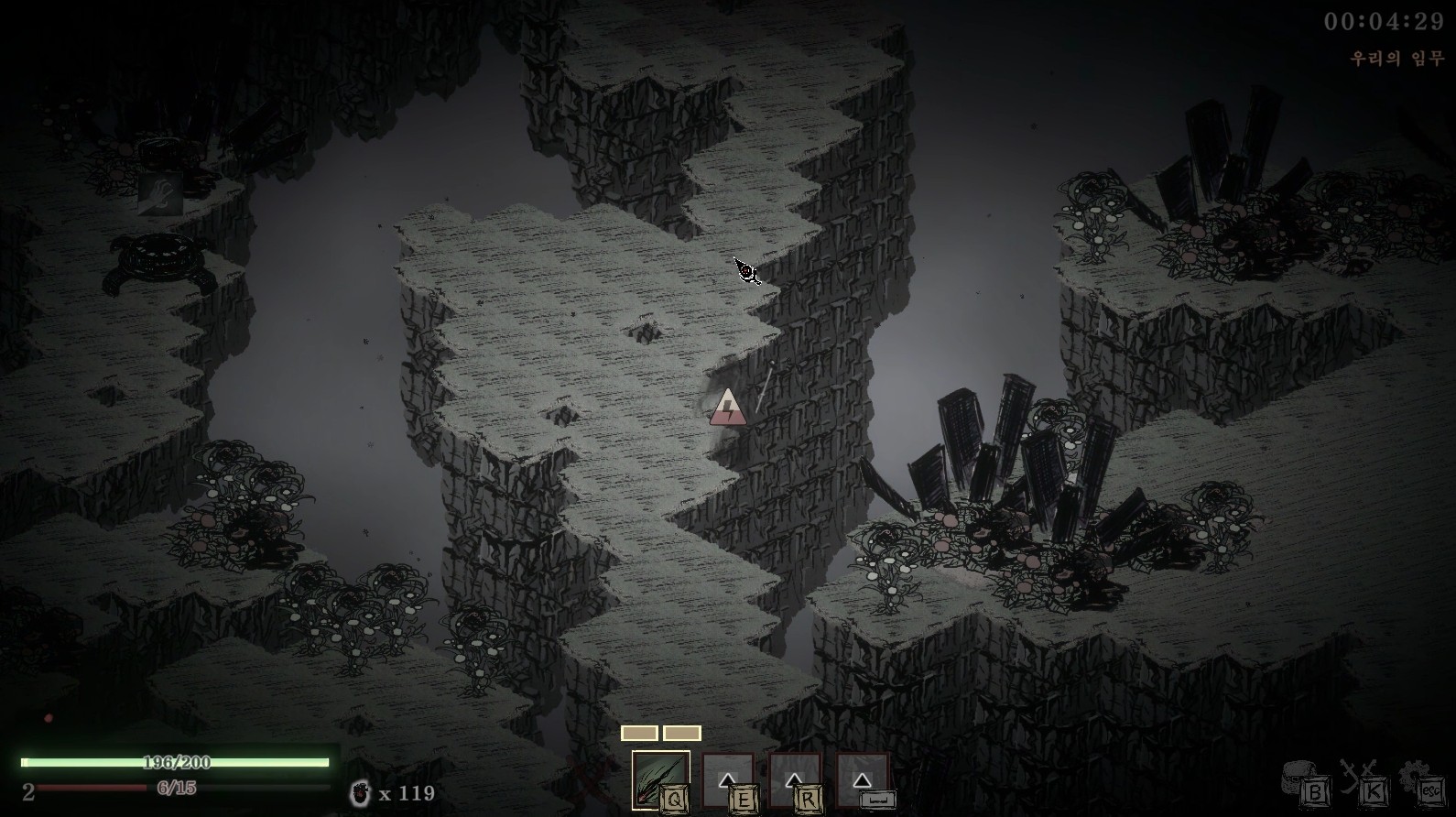Select the empty skill slot marked E
The height and width of the screenshot is (817, 1456).
coord(728,780)
